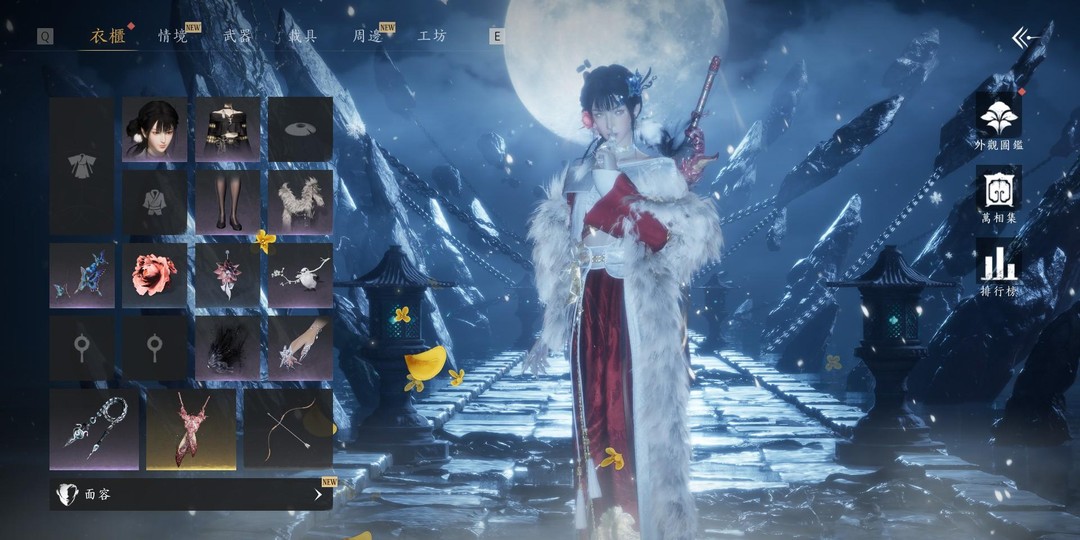Go to the 工坊 workshop tab
The width and height of the screenshot is (1080, 540).
coord(432,36)
